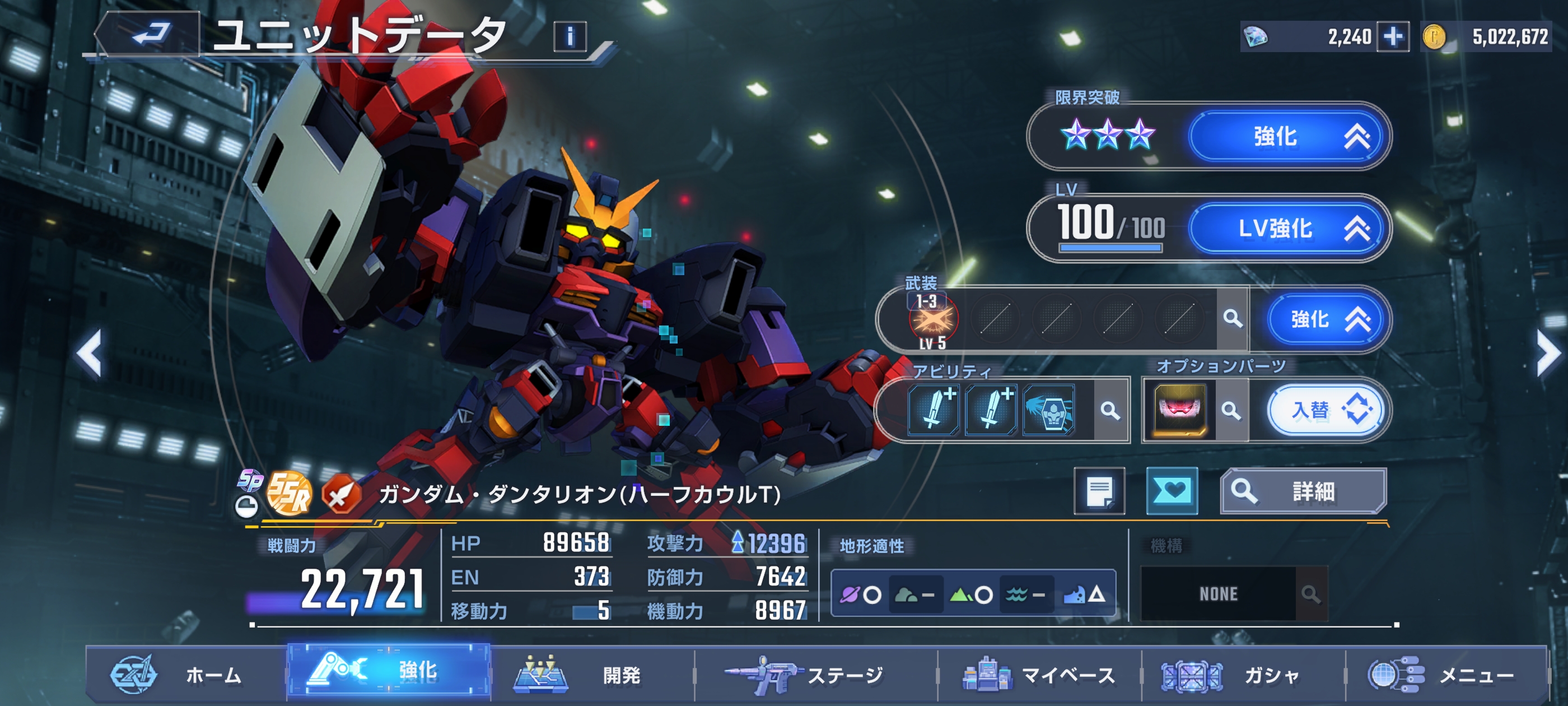Image resolution: width=1568 pixels, height=706 pixels.
Task: Open the weapon enhance 強化 button
Action: coord(1328,319)
